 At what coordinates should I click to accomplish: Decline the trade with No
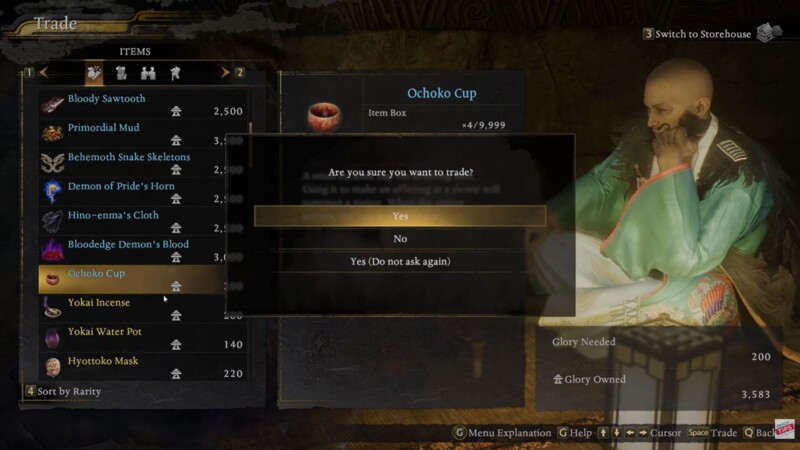(x=400, y=239)
